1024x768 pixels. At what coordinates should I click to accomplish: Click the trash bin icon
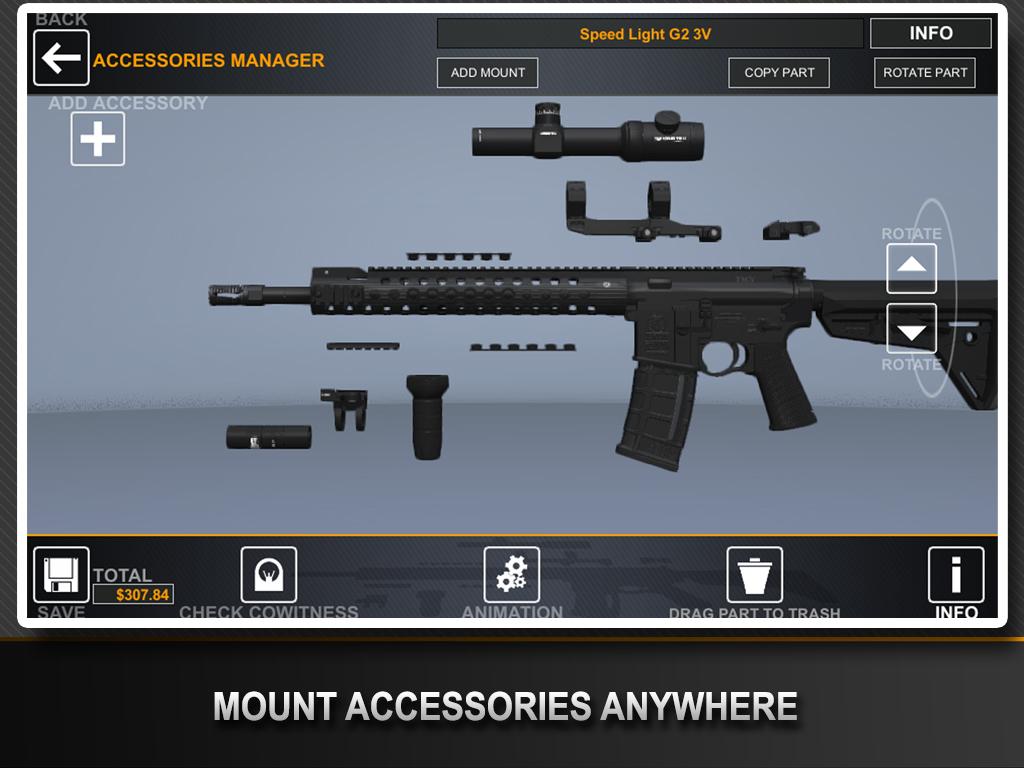755,575
